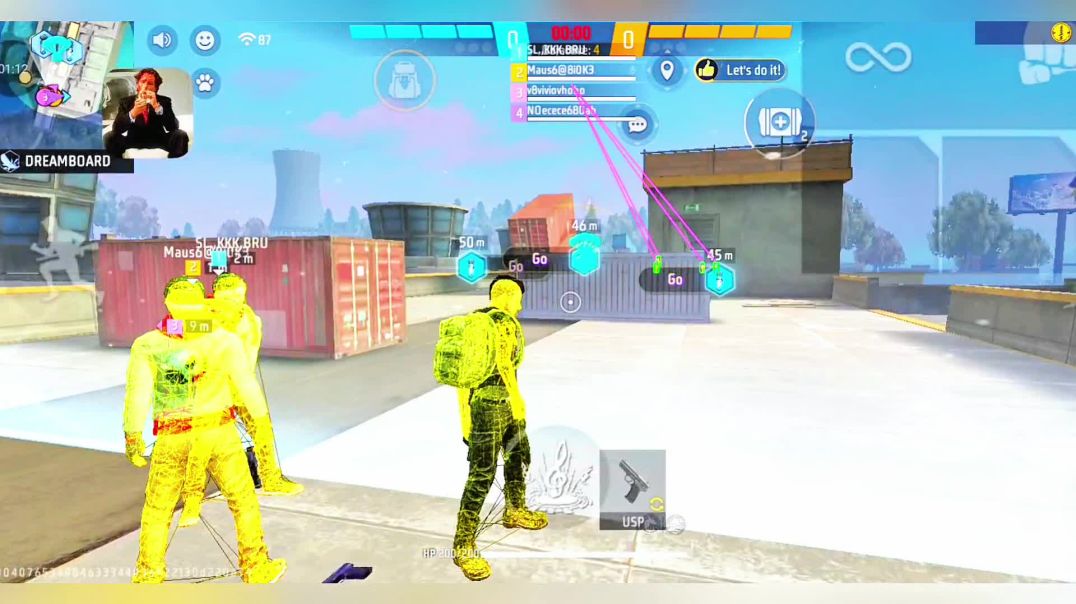Screen dimensions: 1076x604
Task: Click the infinity symbol icon
Action: tap(878, 57)
